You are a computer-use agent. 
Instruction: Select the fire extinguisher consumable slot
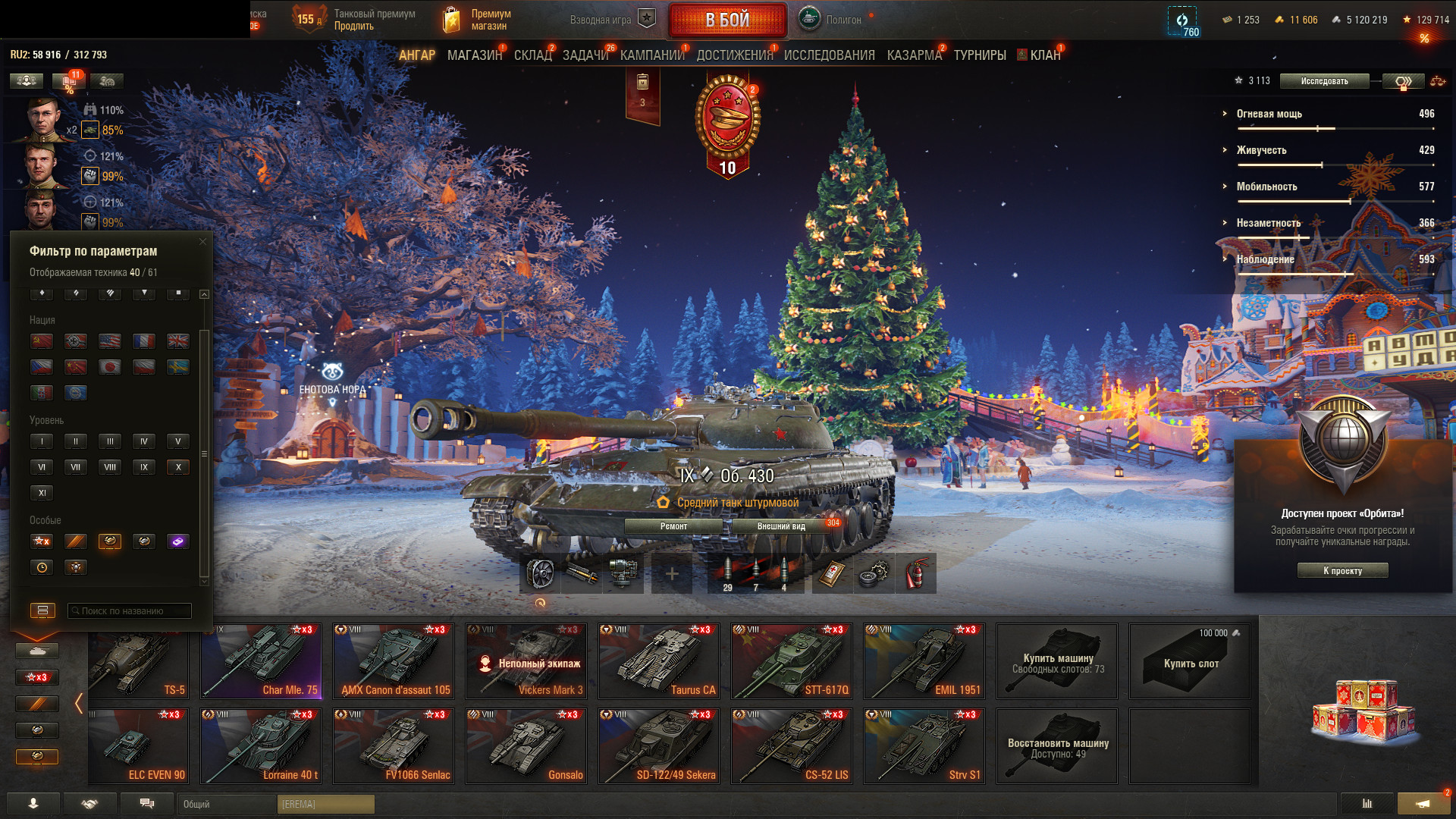(x=915, y=574)
